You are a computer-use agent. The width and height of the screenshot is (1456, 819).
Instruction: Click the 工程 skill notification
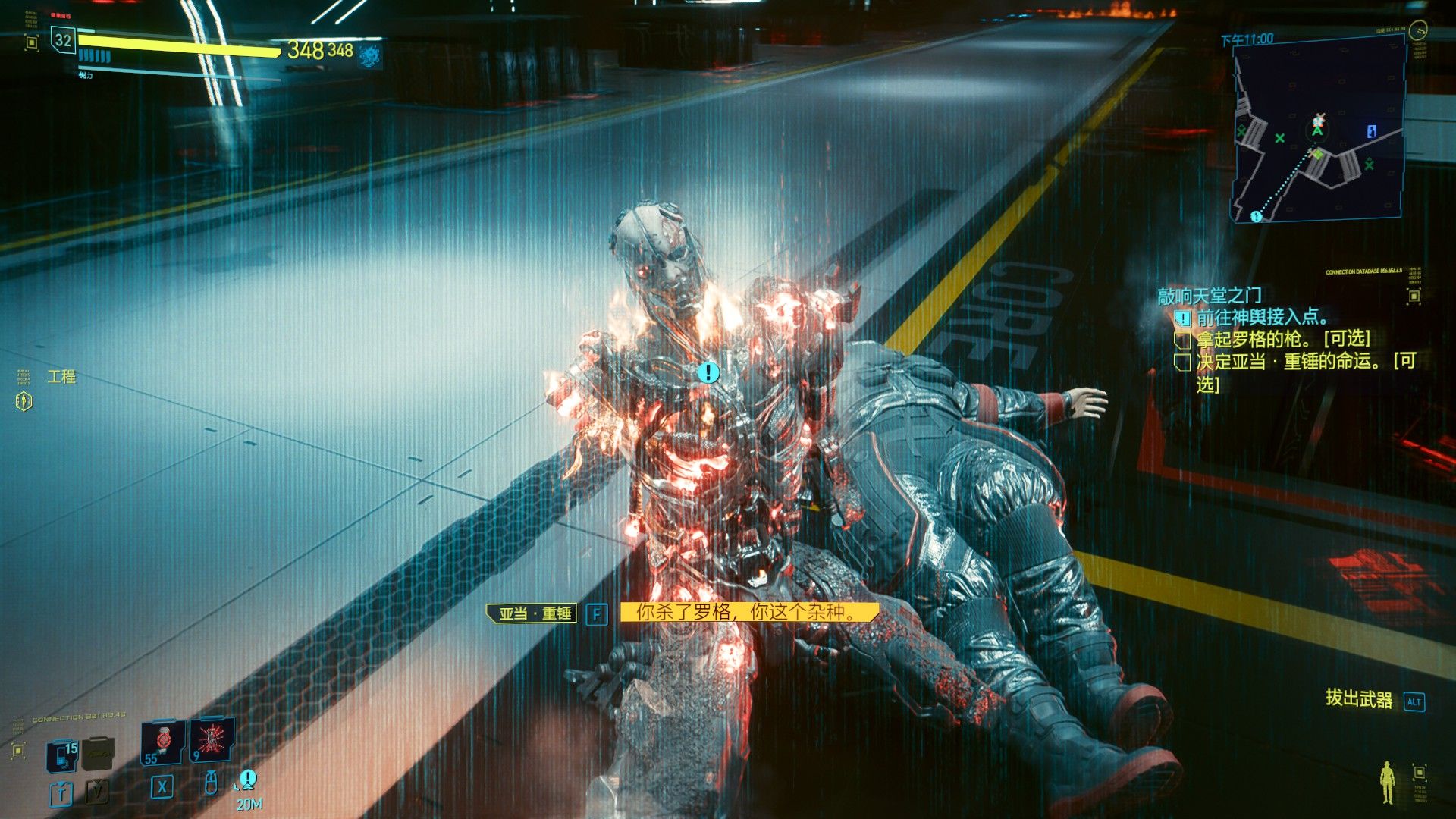61,377
